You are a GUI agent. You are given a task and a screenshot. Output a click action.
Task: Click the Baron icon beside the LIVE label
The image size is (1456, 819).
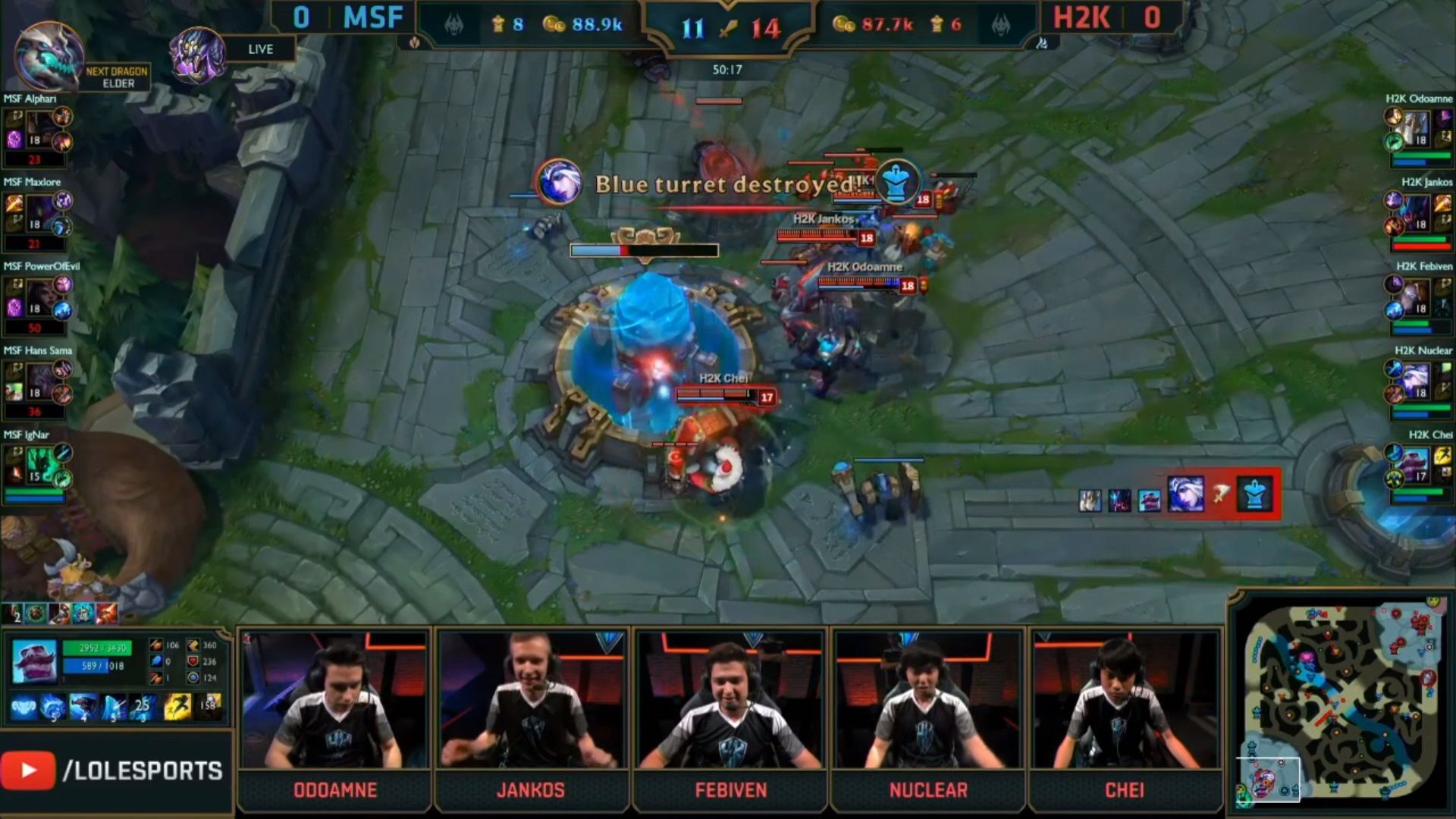coord(197,54)
